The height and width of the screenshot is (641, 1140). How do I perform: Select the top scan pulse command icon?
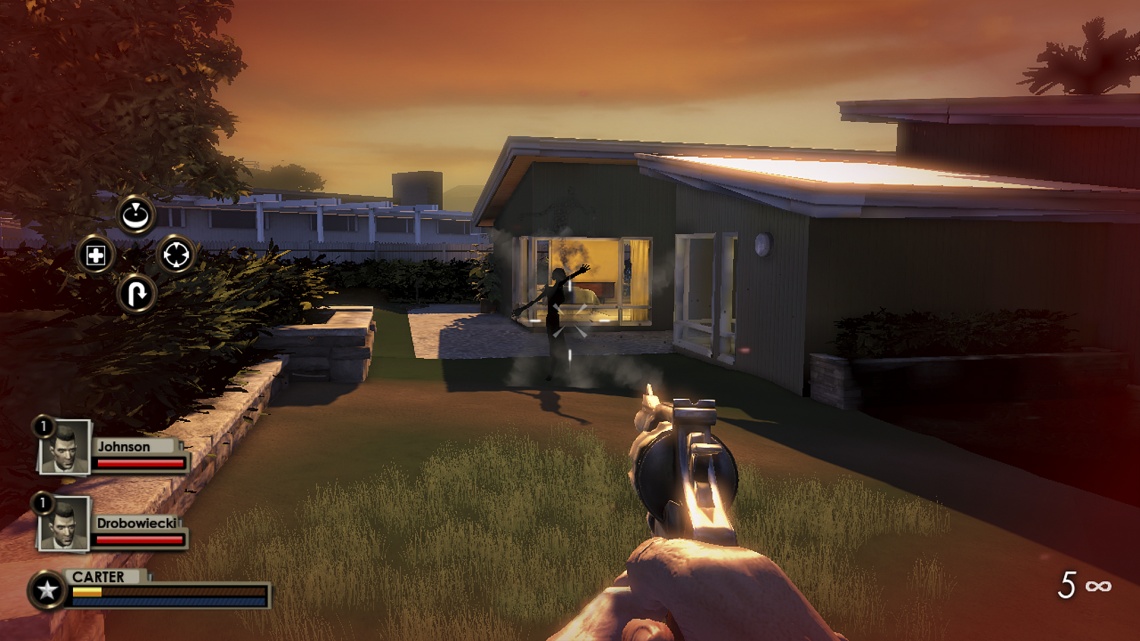(135, 214)
